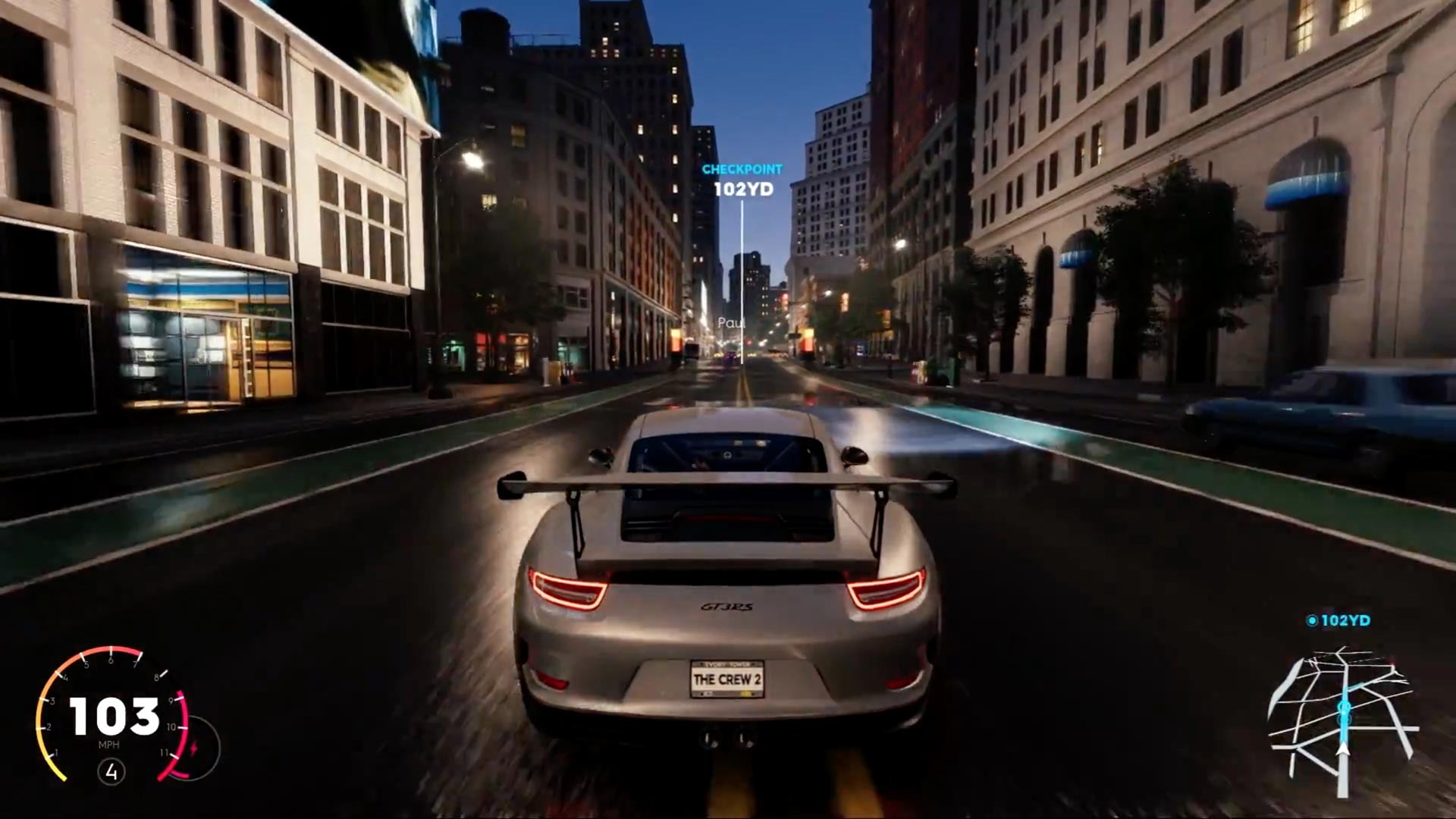Toggle the speedometer display showing 103
Screen dimensions: 1456x819
(114, 714)
